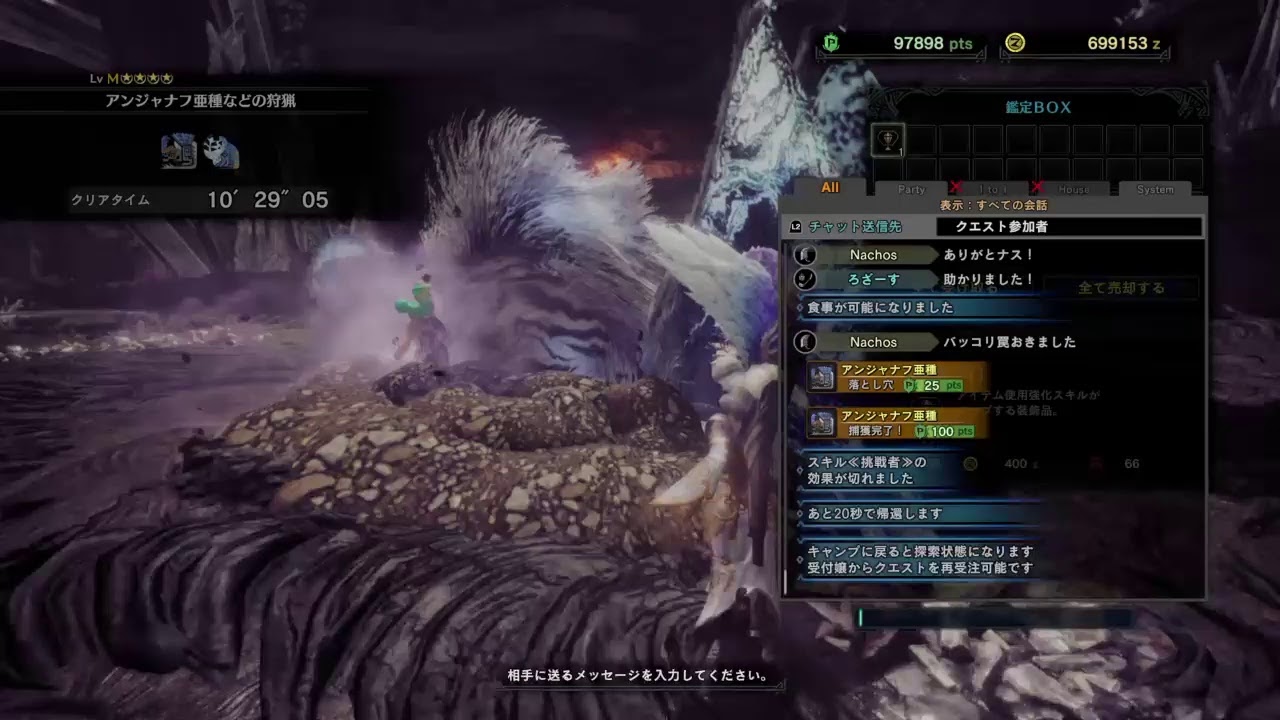Screen dimensions: 1280x720
Task: Select the 1 to 1 chat tab
Action: coord(992,189)
